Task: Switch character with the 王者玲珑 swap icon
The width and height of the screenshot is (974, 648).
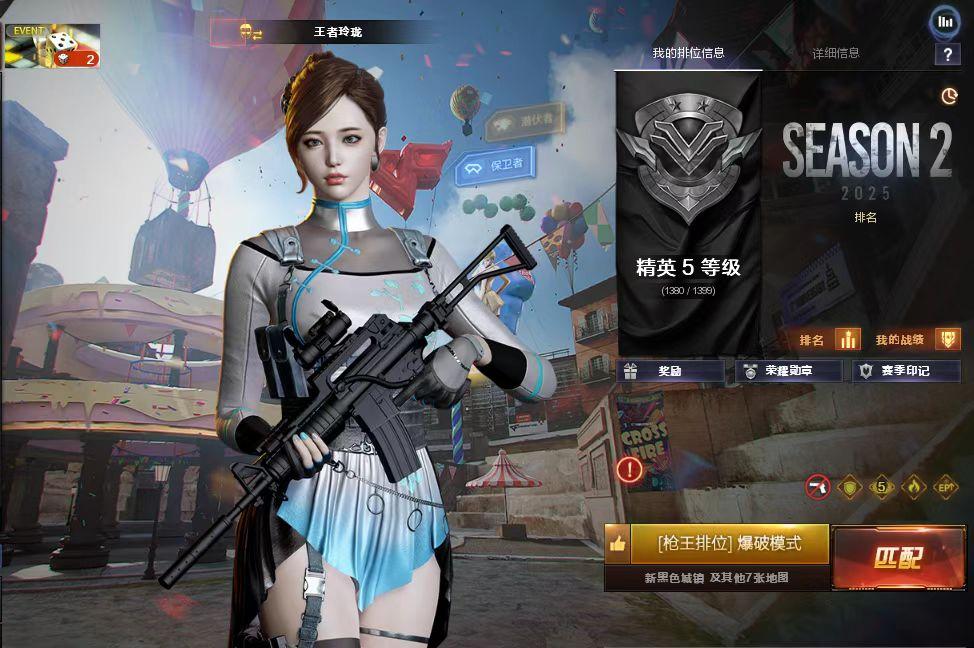Action: point(251,33)
